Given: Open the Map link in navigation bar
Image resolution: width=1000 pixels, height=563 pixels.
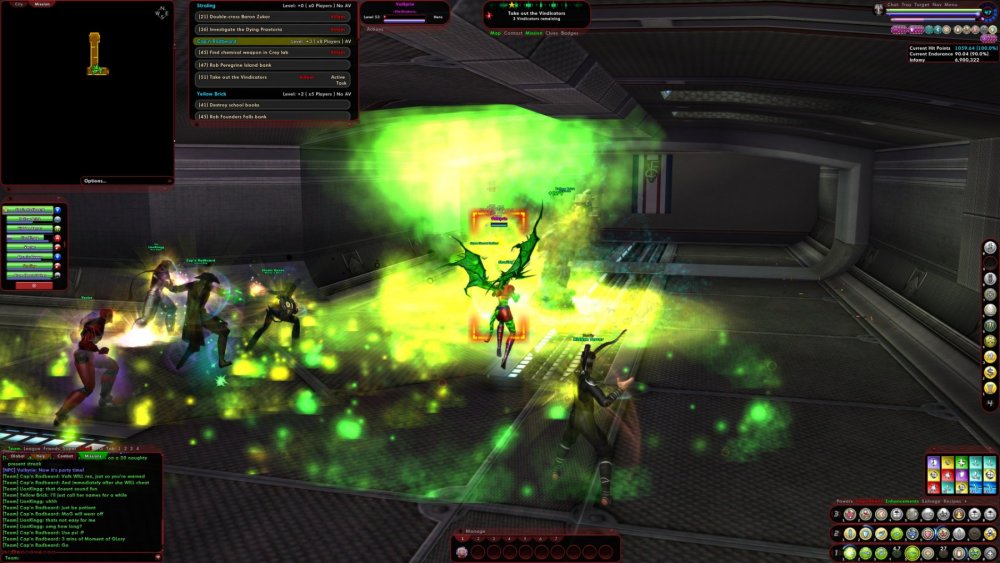Looking at the screenshot, I should 496,33.
